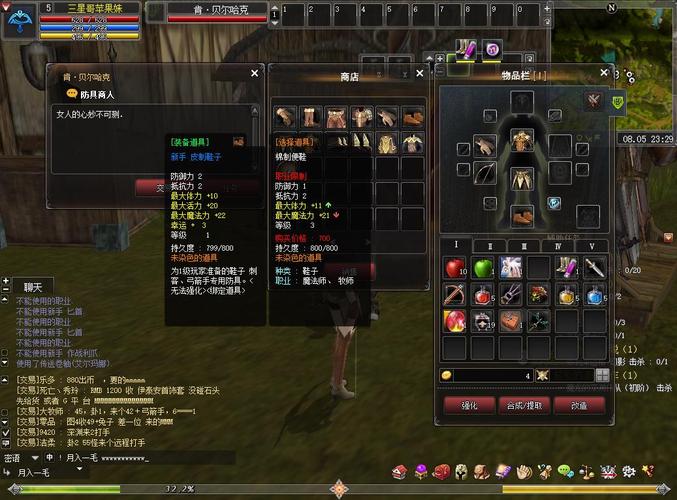Click the 改造 remodel button
The image size is (677, 500).
(580, 405)
